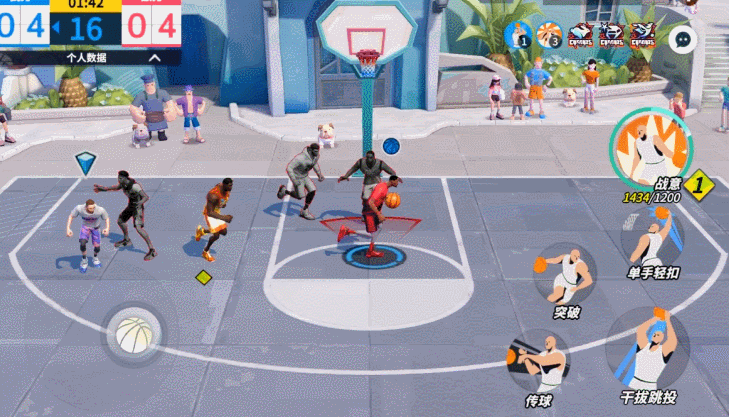
Task: Select the buff icon with number 1
Action: 518,36
